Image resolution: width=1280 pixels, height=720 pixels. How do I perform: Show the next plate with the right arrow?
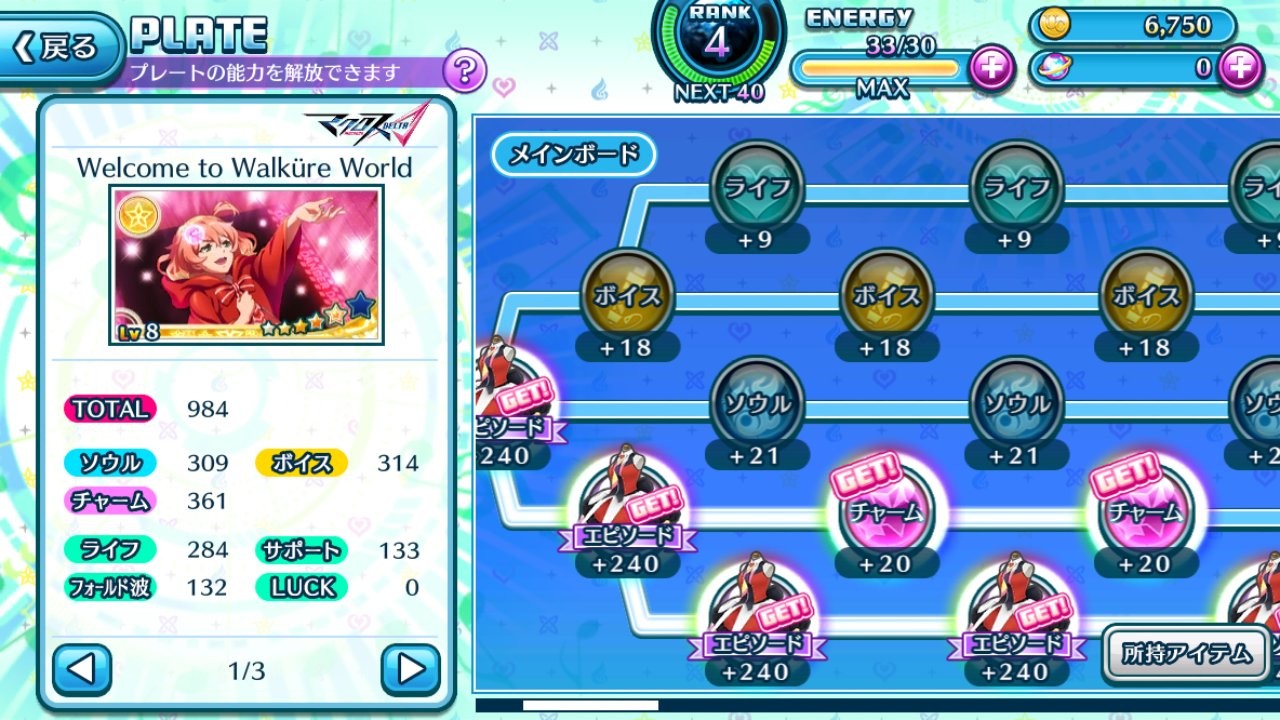click(x=410, y=669)
